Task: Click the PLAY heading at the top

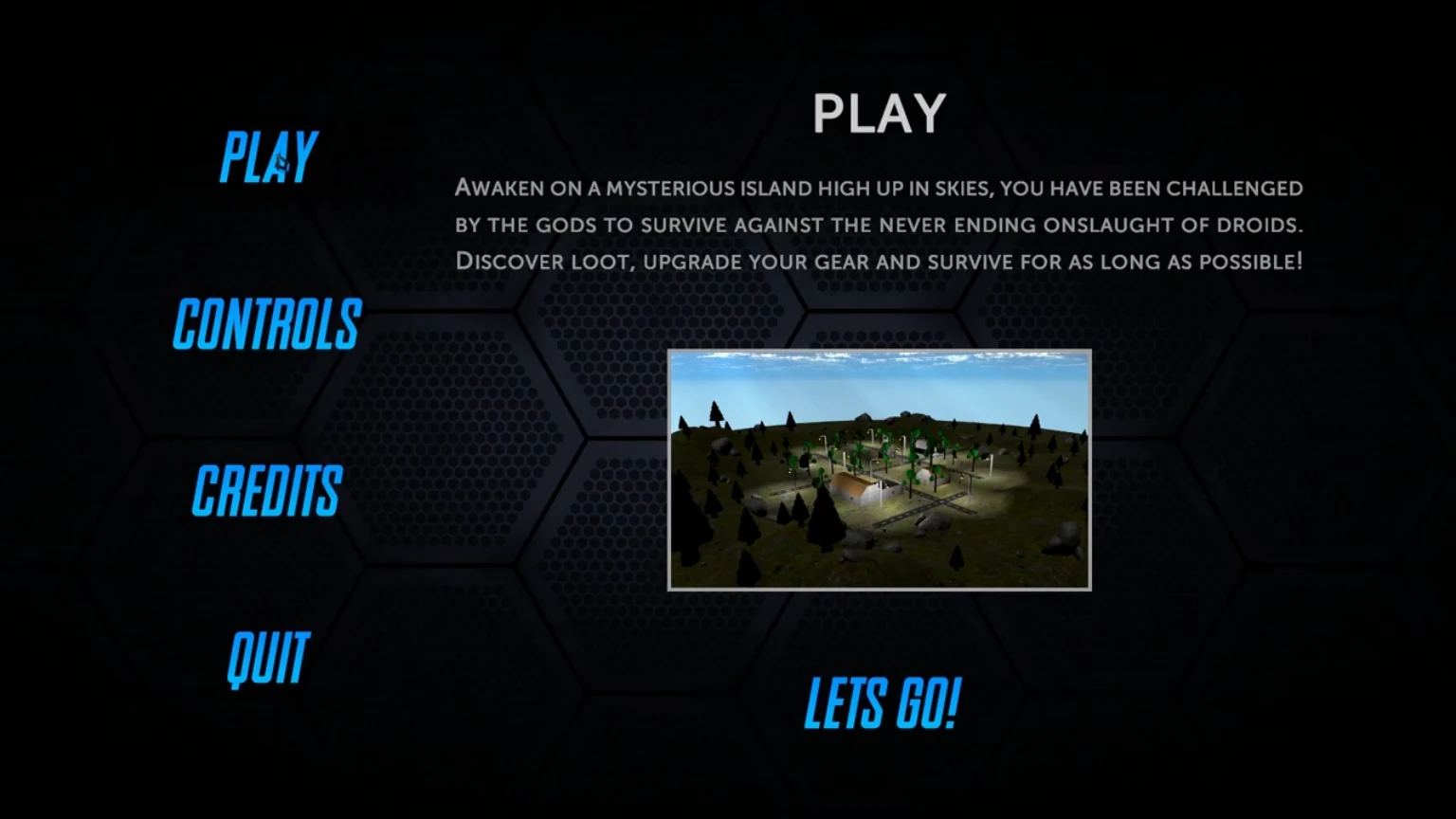Action: pyautogui.click(x=879, y=111)
